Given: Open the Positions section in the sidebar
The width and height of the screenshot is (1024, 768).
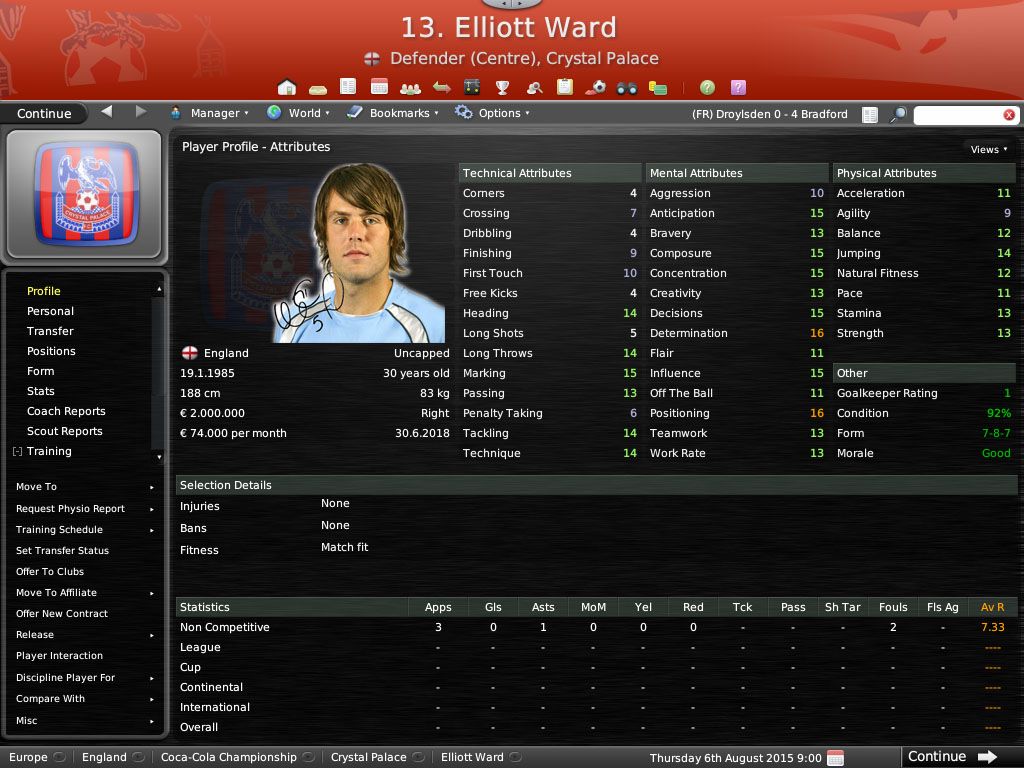Looking at the screenshot, I should (51, 351).
